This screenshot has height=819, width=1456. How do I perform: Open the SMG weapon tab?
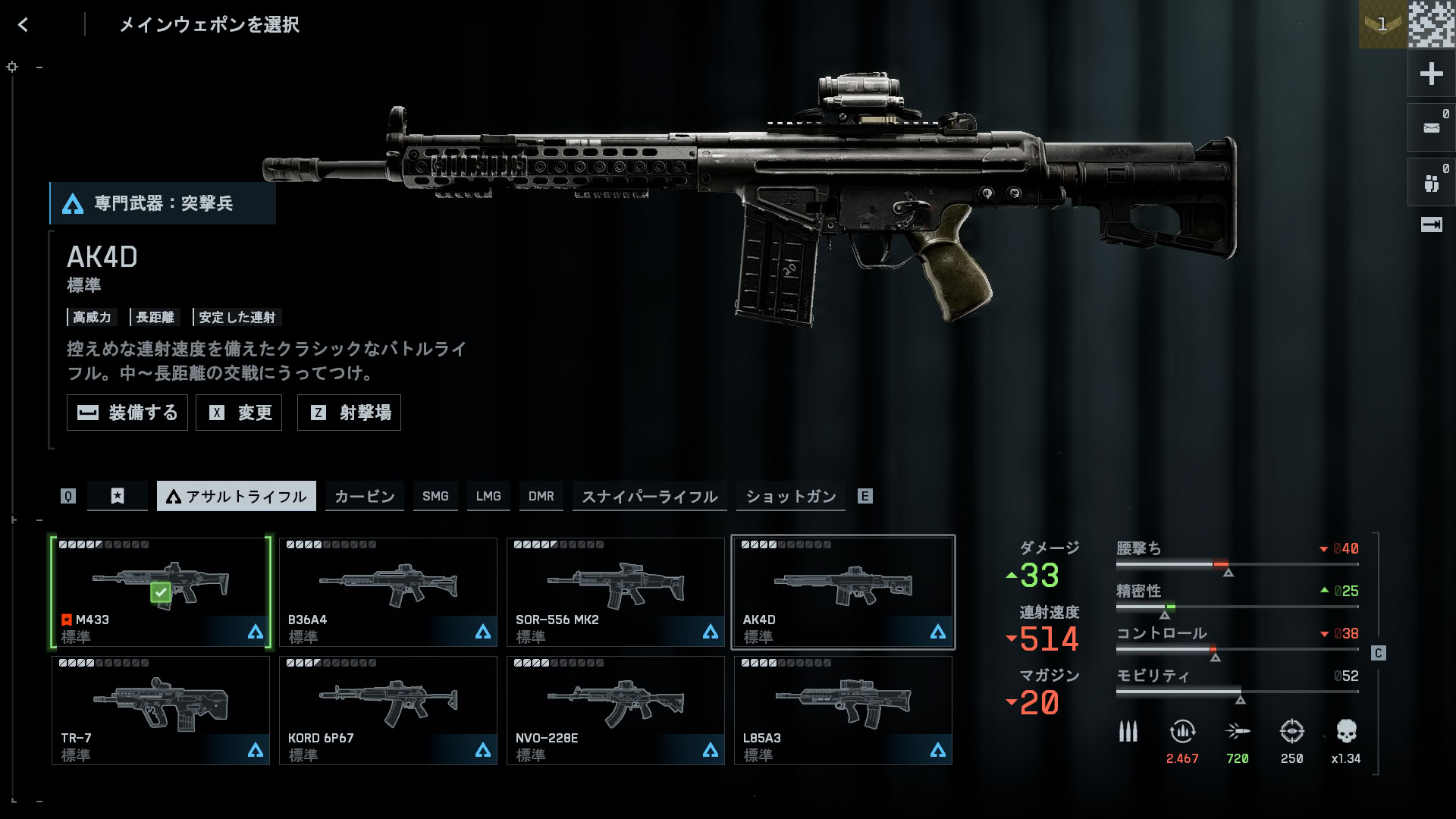435,496
